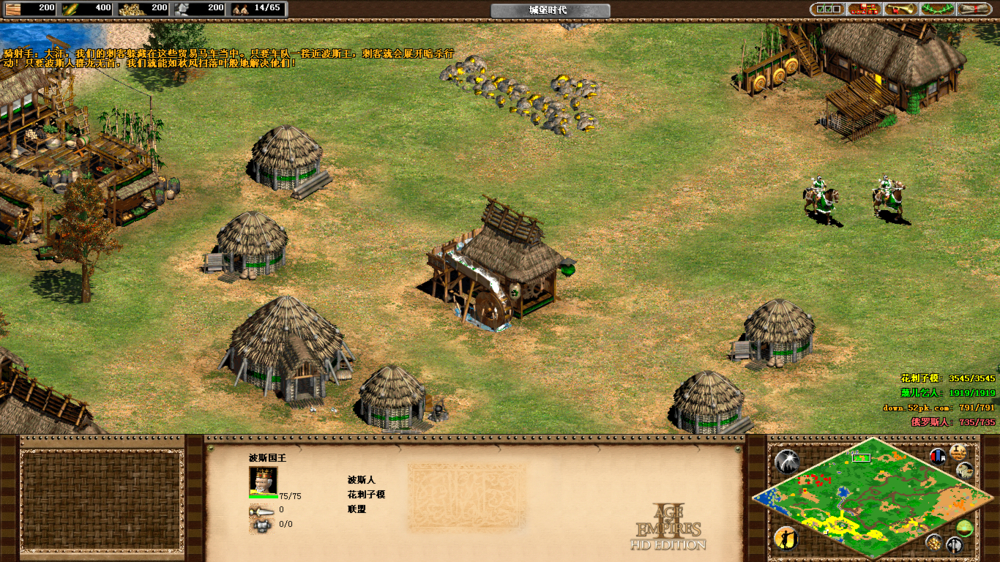Switch minimap to economic mode with gold icon
The height and width of the screenshot is (562, 1000).
(933, 542)
